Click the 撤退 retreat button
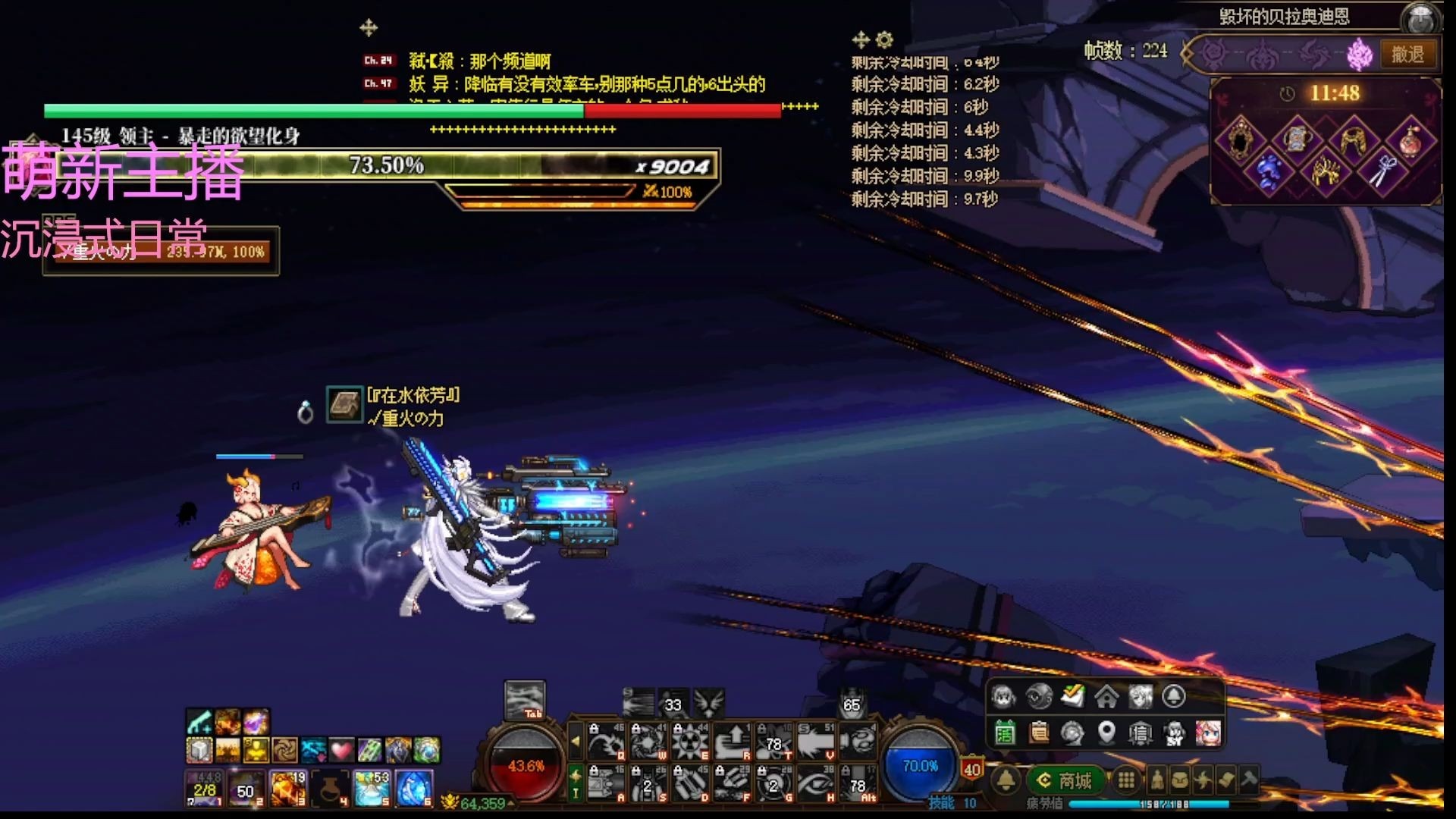 click(1408, 54)
